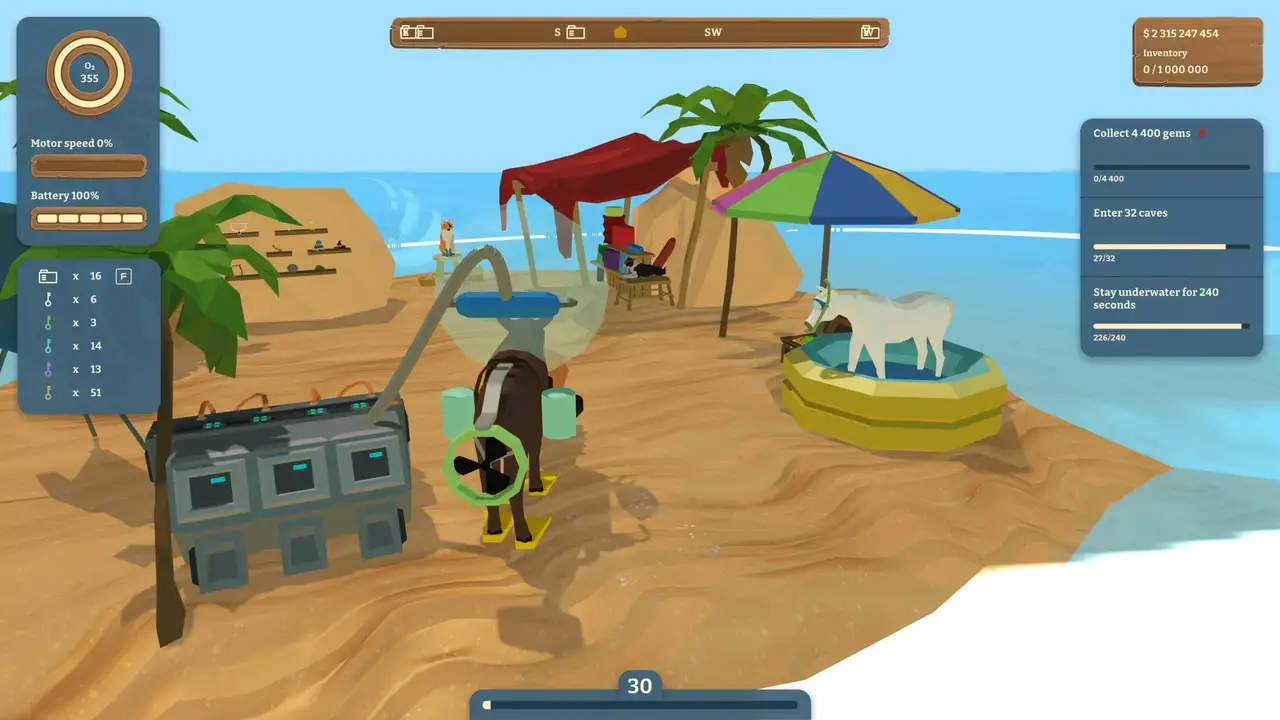Click the depth slider handle at the bottom

click(487, 705)
